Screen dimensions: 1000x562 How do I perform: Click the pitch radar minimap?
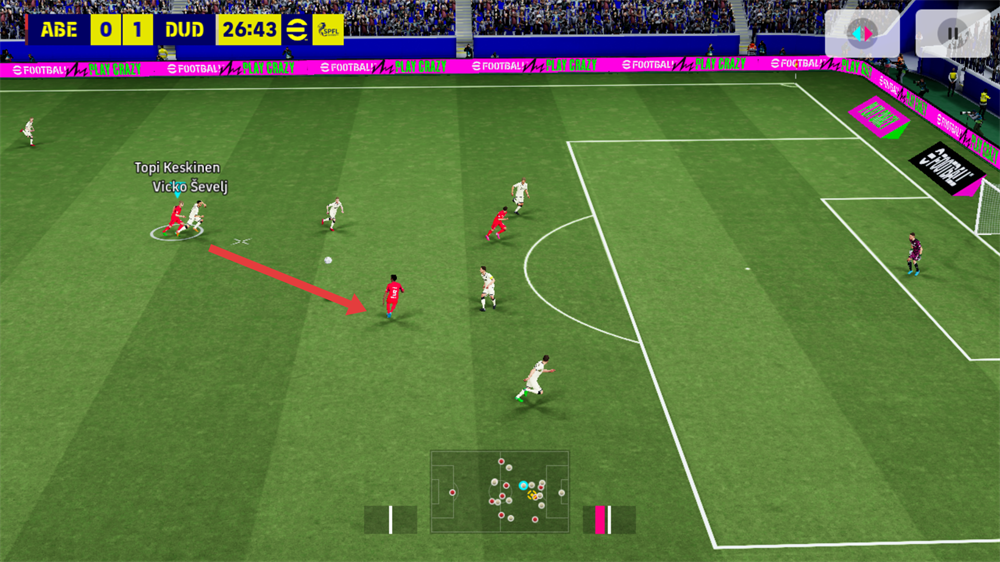pos(500,491)
